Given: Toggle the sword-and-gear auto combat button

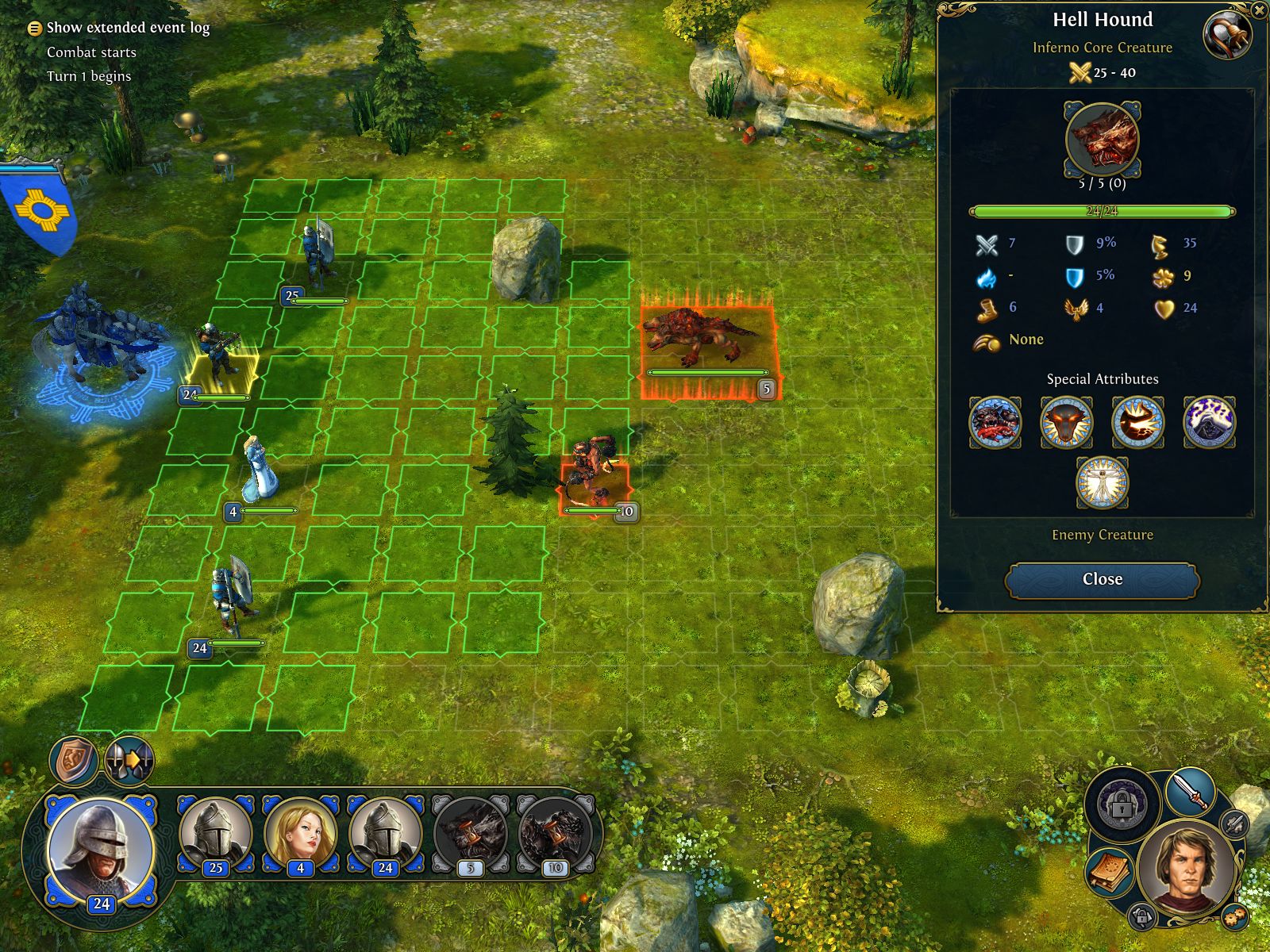Looking at the screenshot, I should pyautogui.click(x=1233, y=823).
